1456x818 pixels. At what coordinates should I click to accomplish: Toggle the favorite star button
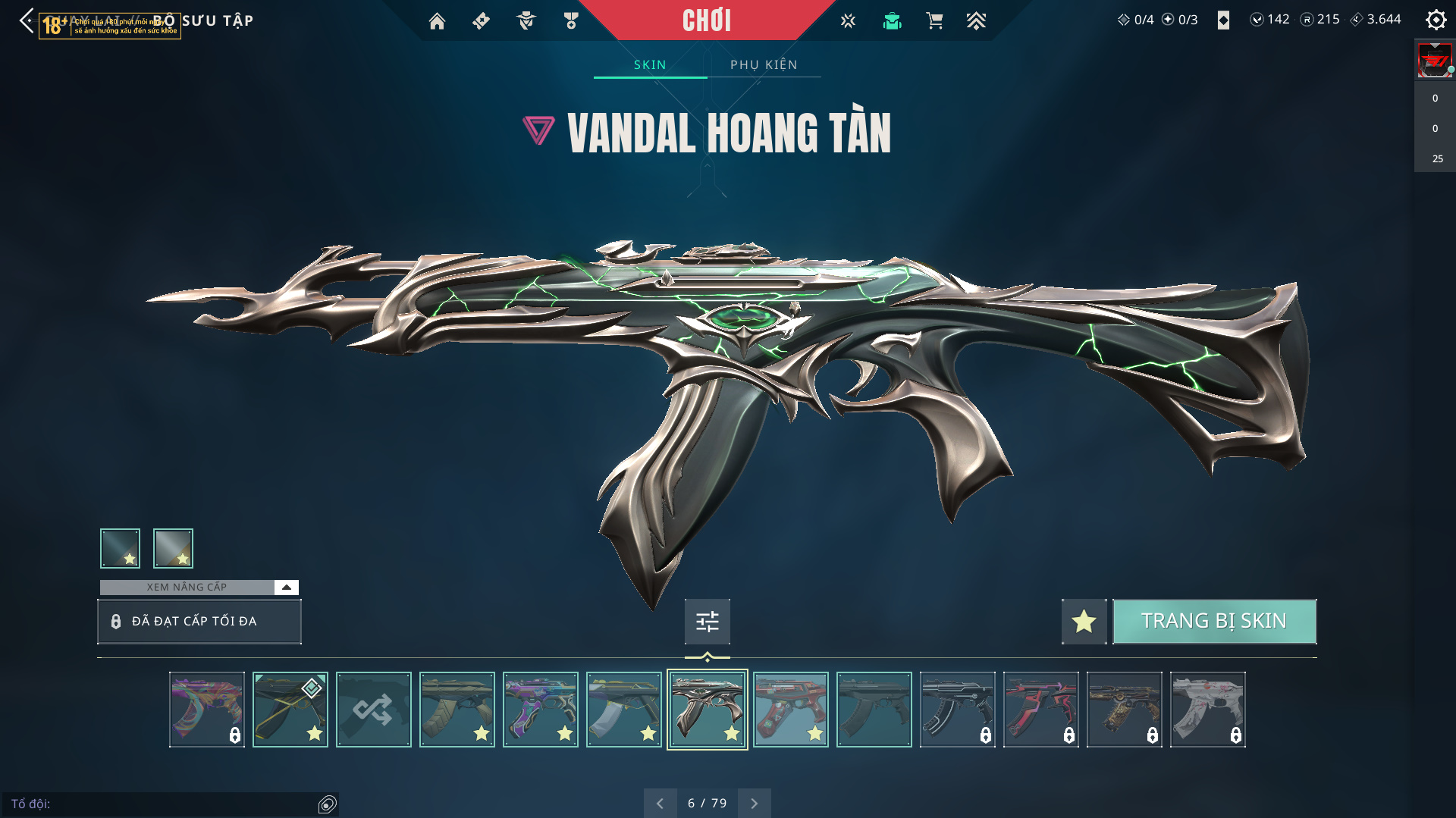[x=1084, y=622]
